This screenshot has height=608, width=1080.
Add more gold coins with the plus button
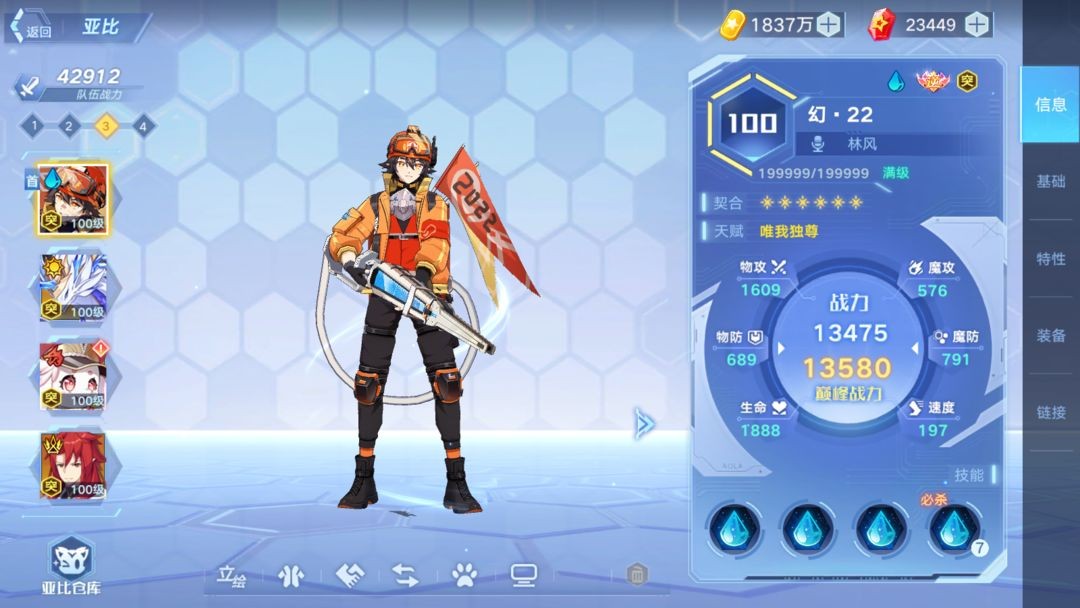(x=829, y=24)
